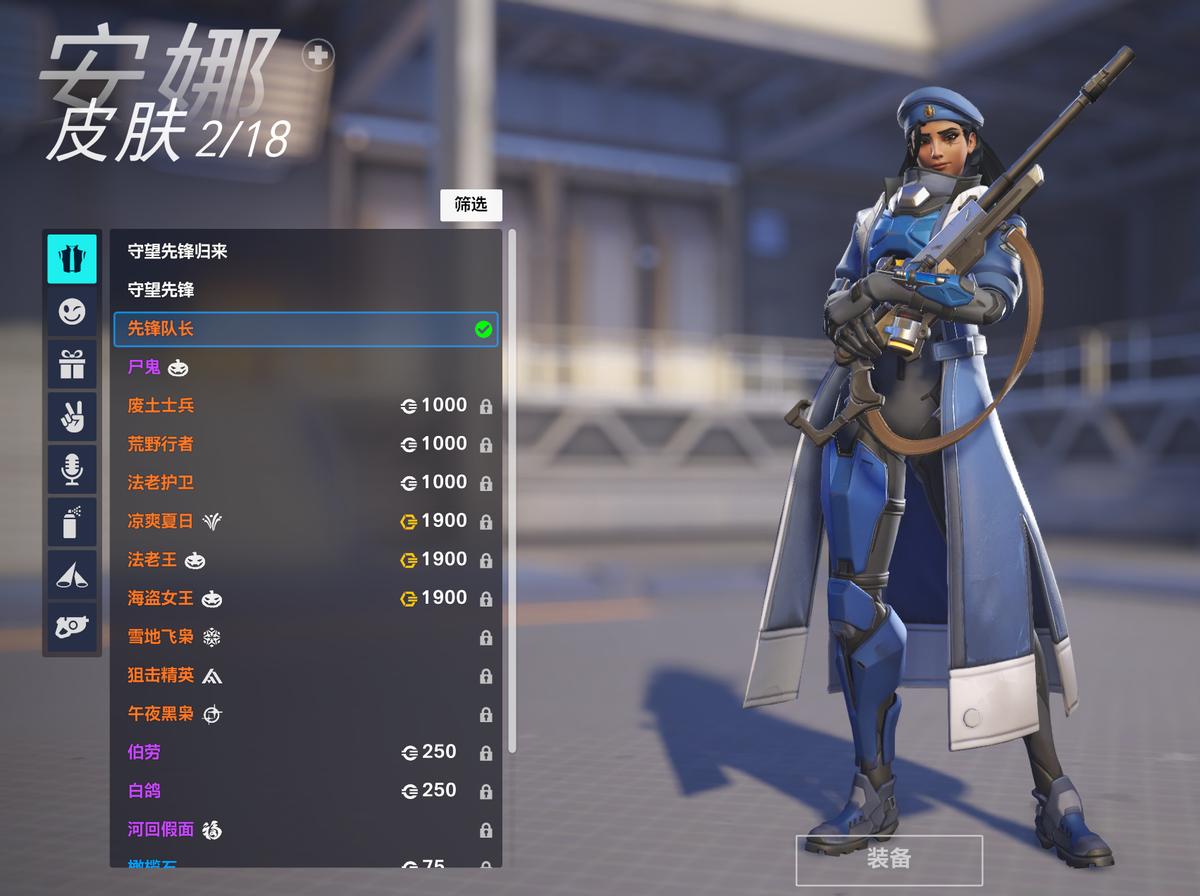
Task: Choose the 午夜黑枭 skin
Action: (x=161, y=714)
